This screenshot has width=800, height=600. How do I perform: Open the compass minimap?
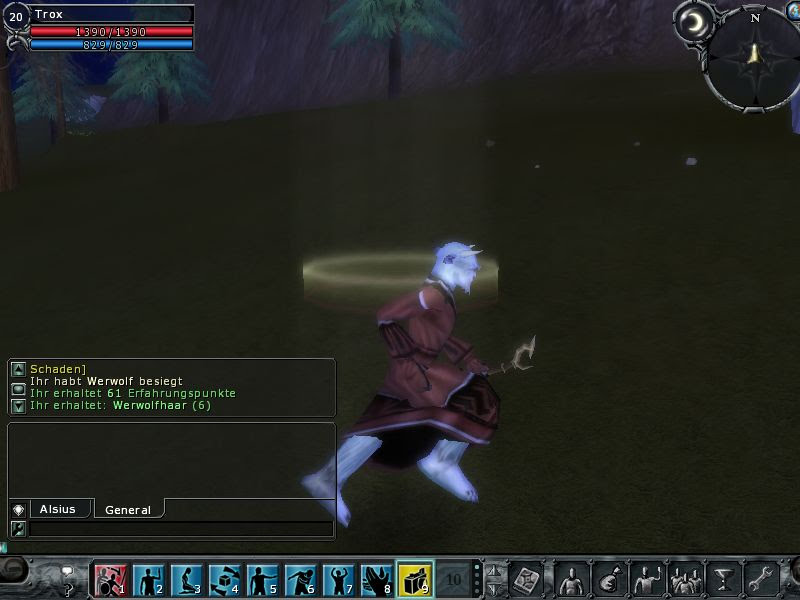[x=754, y=56]
